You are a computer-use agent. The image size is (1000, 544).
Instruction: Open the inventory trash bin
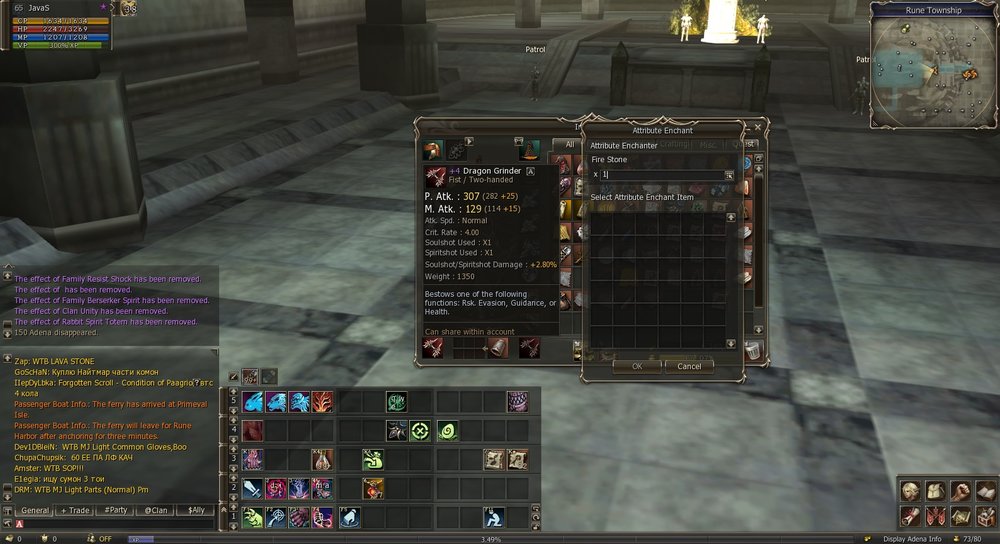[754, 349]
